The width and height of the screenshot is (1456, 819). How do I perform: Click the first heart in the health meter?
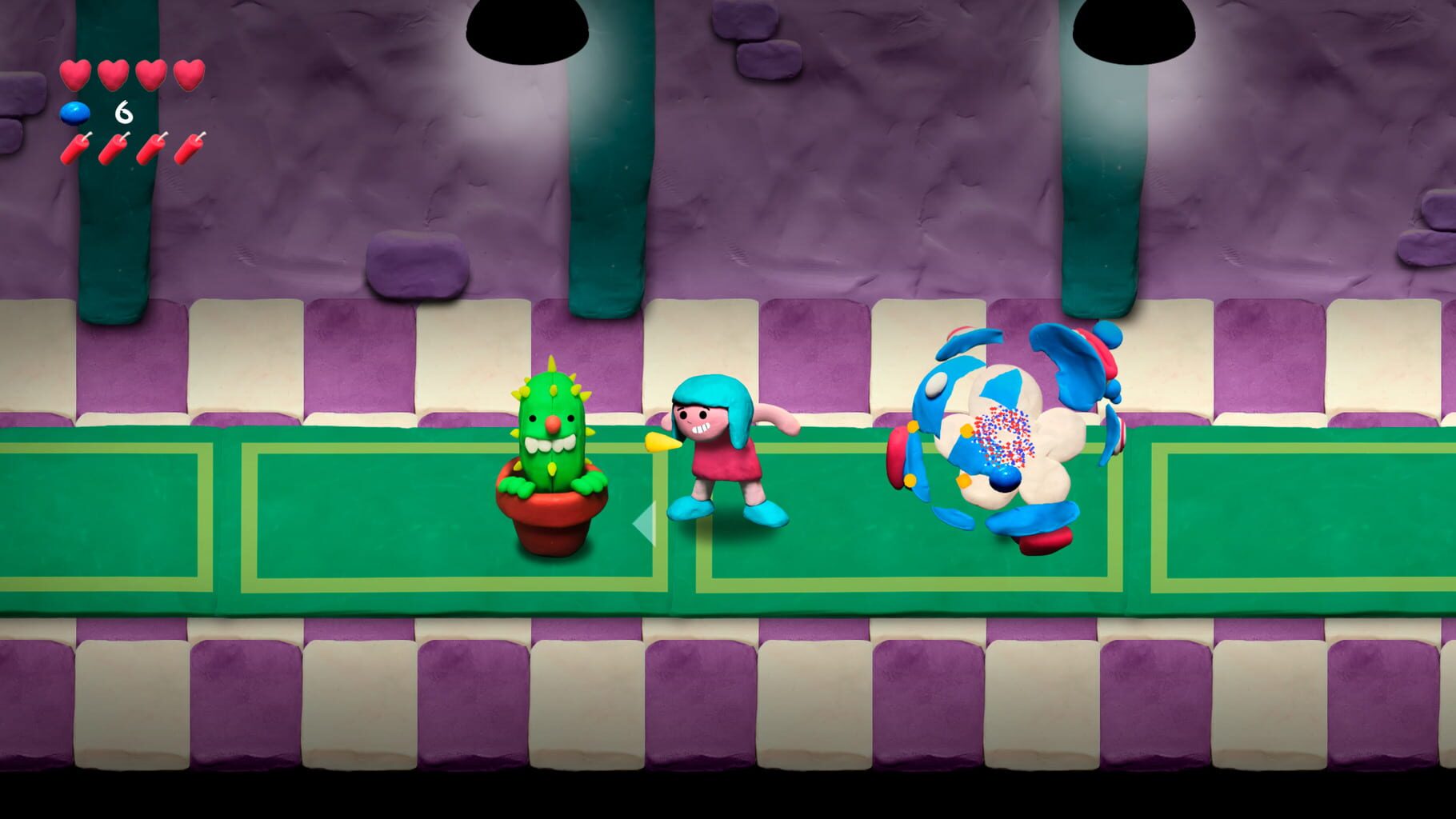click(76, 74)
